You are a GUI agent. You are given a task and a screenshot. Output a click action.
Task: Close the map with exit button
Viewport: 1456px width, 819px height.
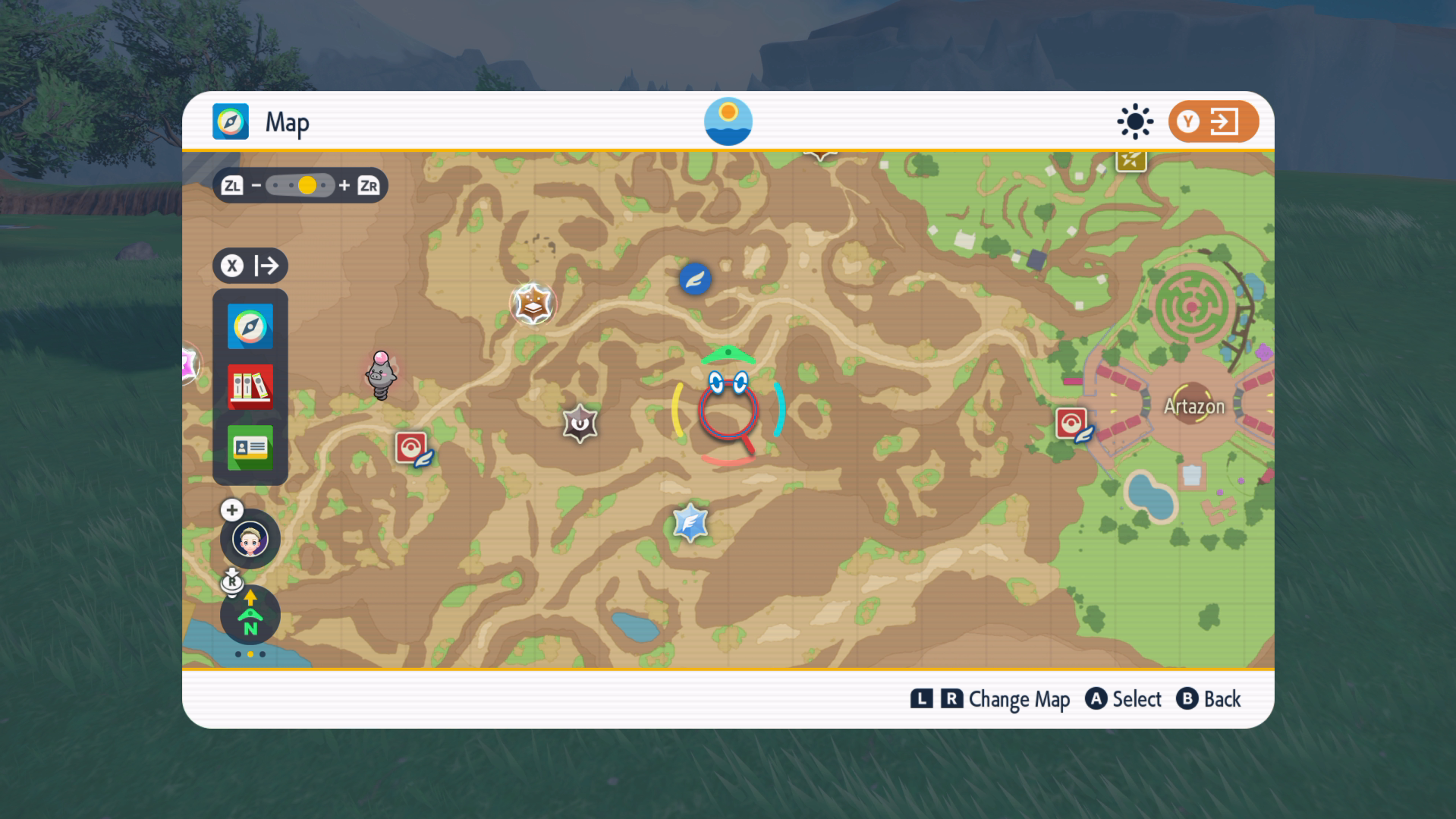1212,121
